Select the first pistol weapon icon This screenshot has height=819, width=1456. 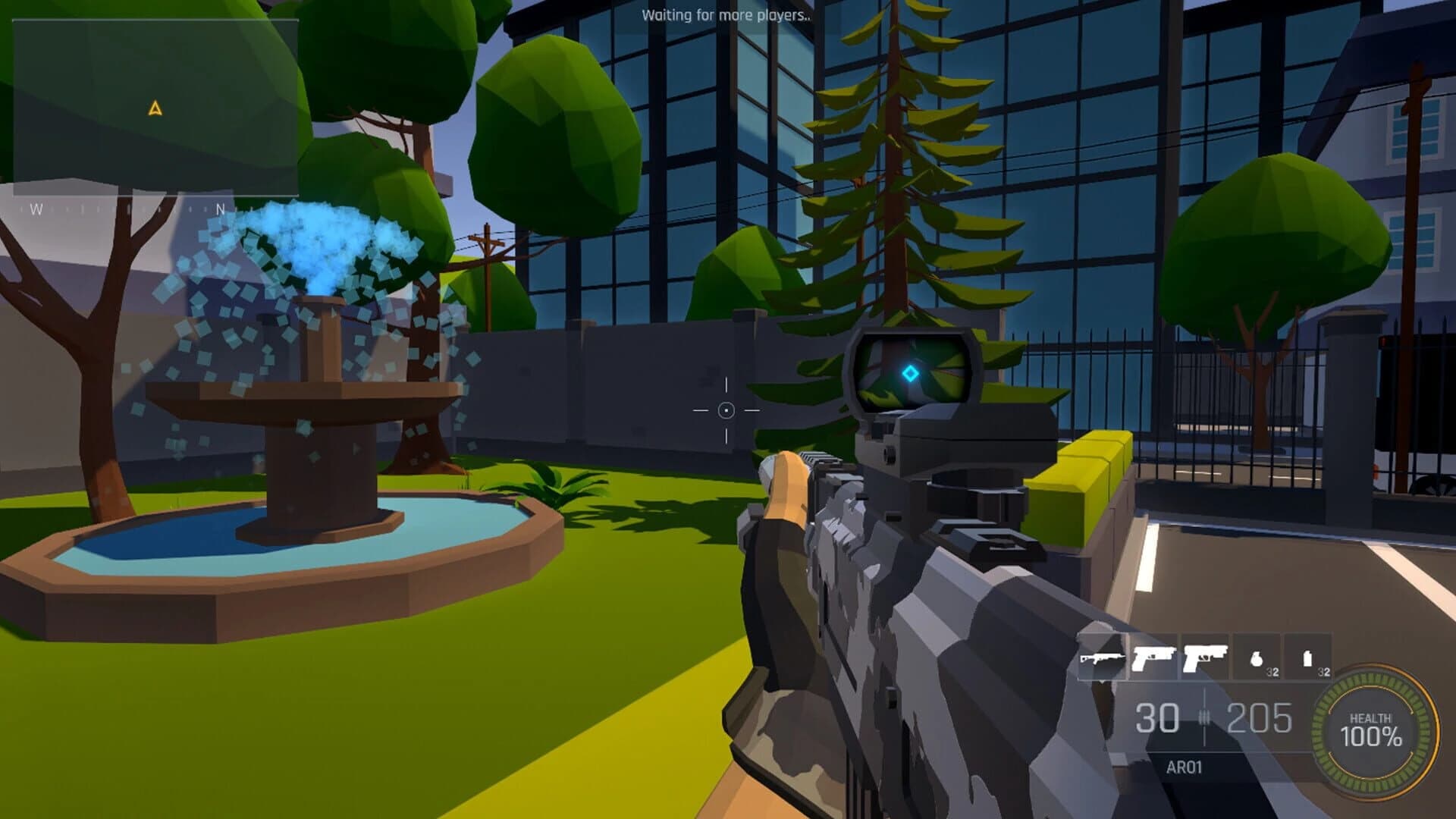[x=1154, y=657]
